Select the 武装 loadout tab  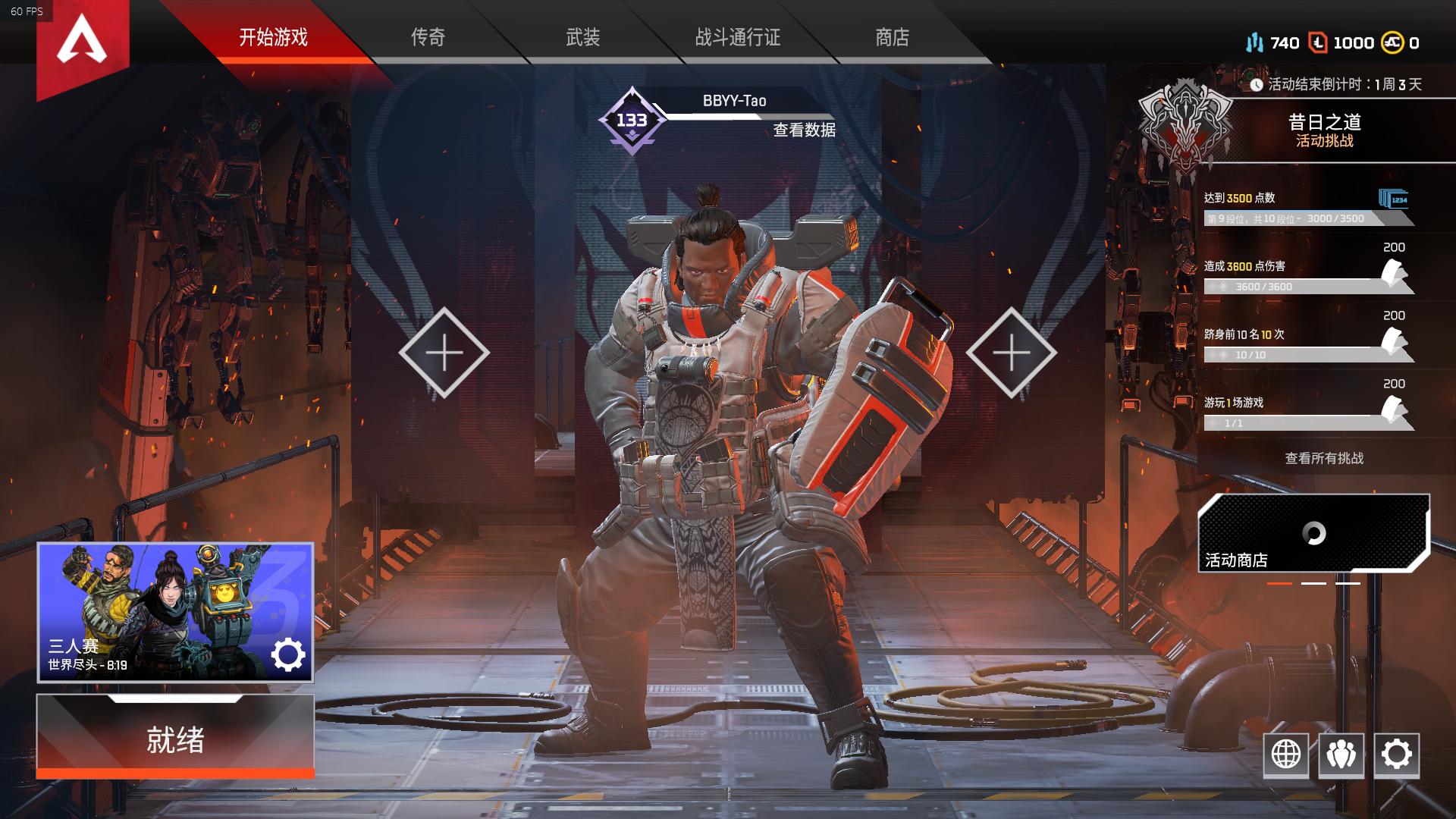(582, 37)
